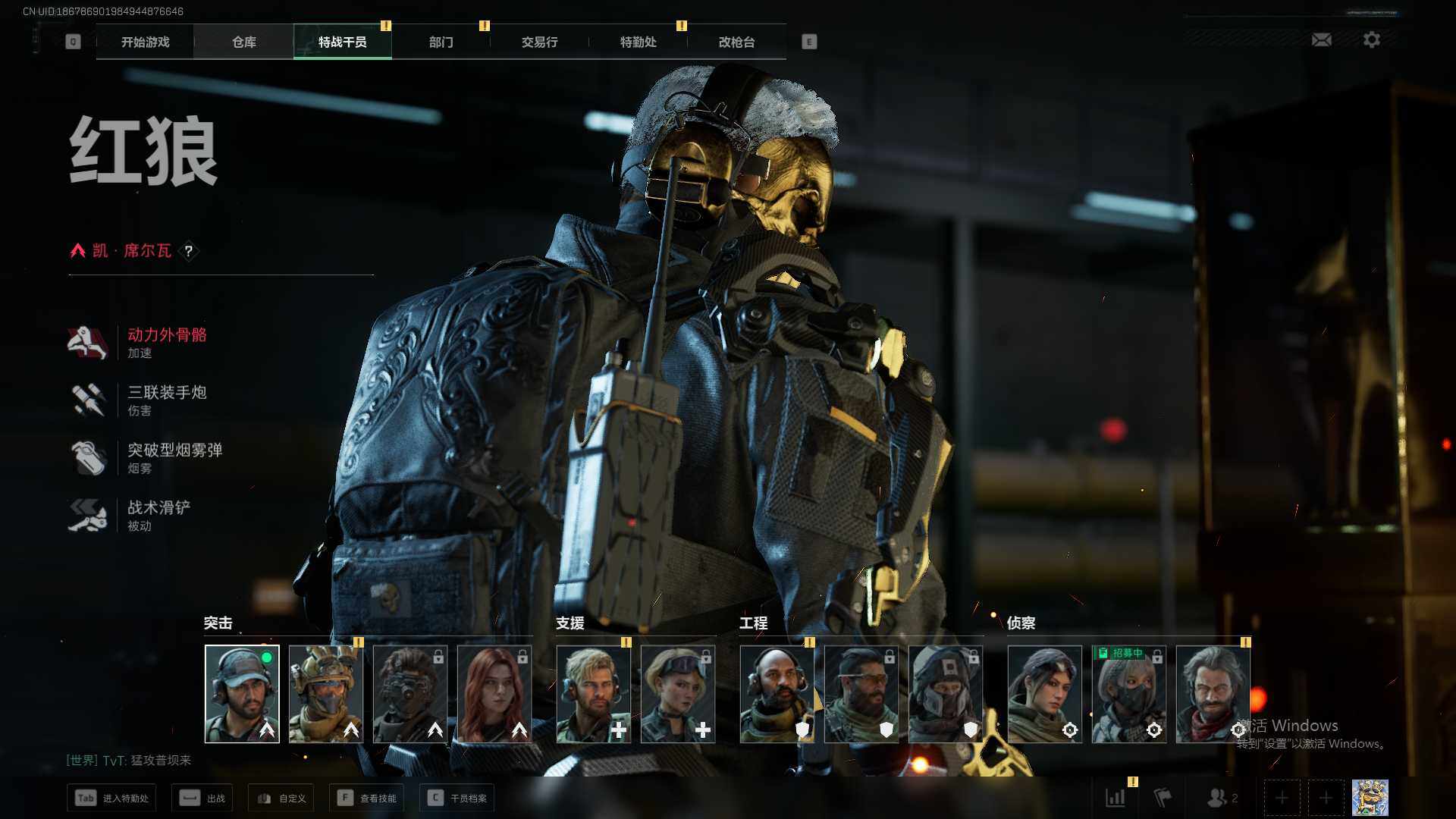
Task: Open the player avatar in the corner
Action: tap(1370, 798)
